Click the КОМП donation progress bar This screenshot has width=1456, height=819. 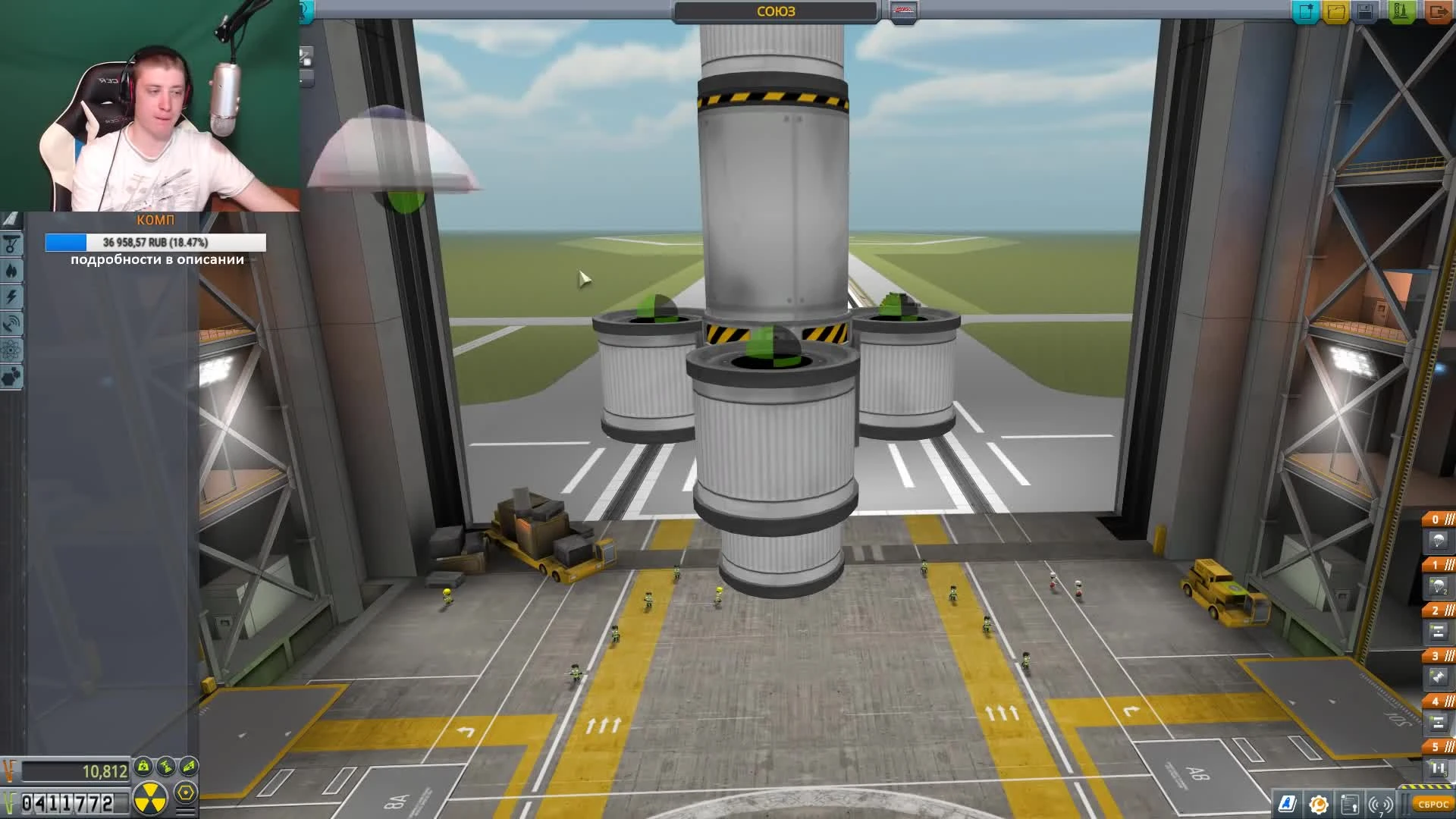point(155,240)
